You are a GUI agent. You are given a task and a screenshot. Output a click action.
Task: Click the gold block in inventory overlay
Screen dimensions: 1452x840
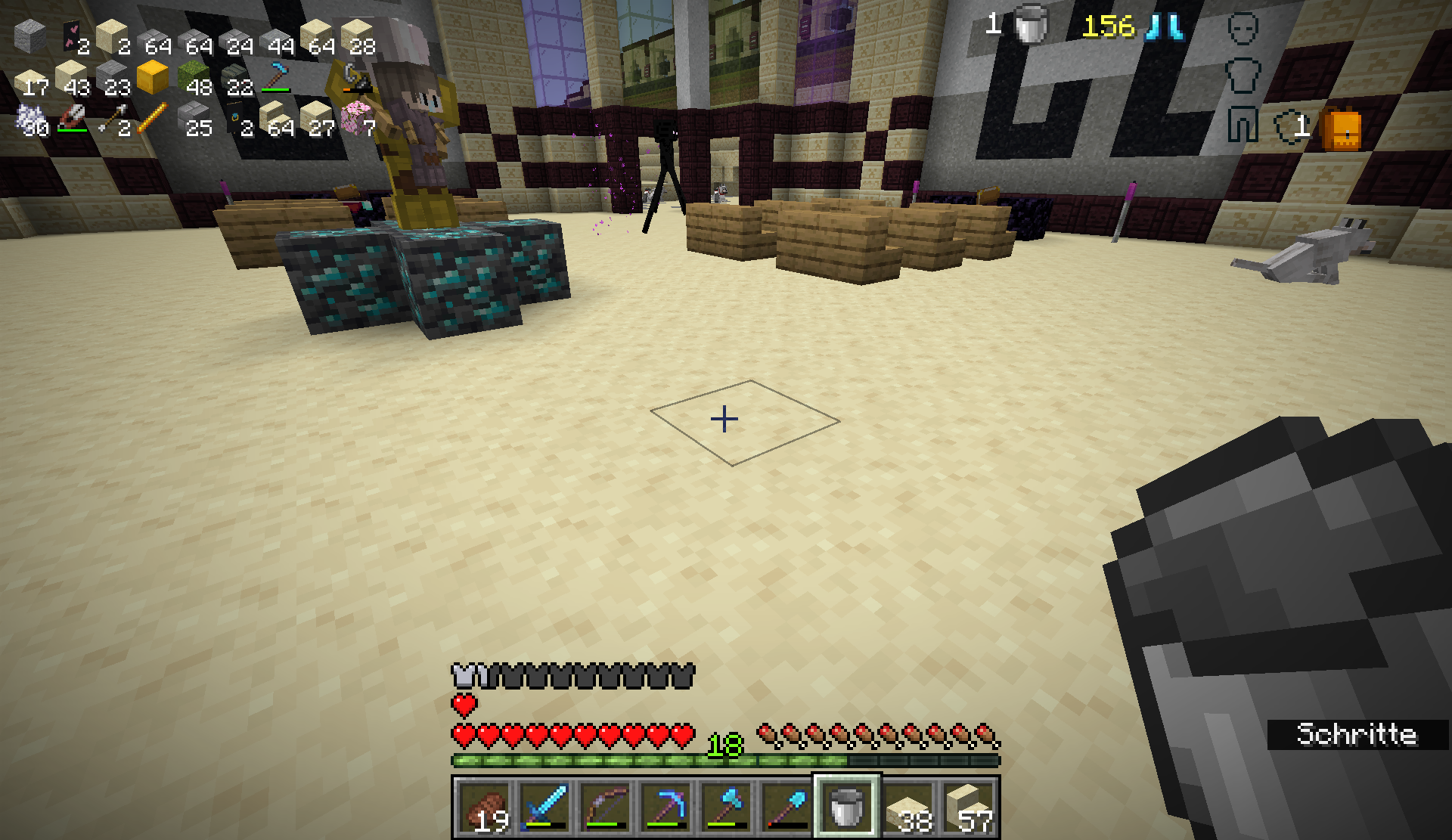pos(152,78)
